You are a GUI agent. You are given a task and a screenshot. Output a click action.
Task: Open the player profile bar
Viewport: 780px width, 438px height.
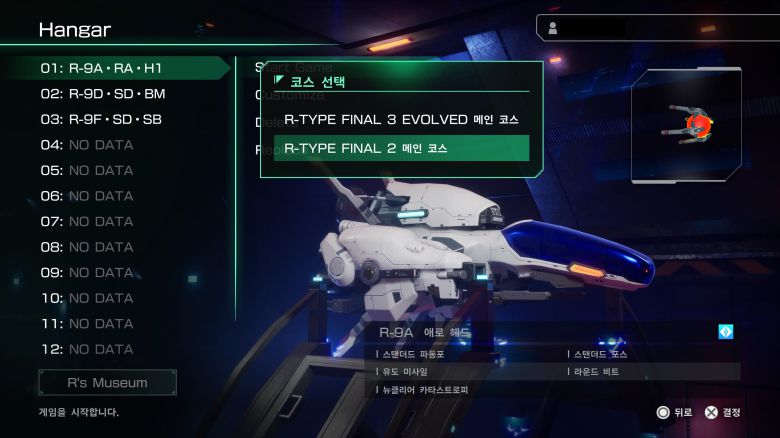point(655,28)
